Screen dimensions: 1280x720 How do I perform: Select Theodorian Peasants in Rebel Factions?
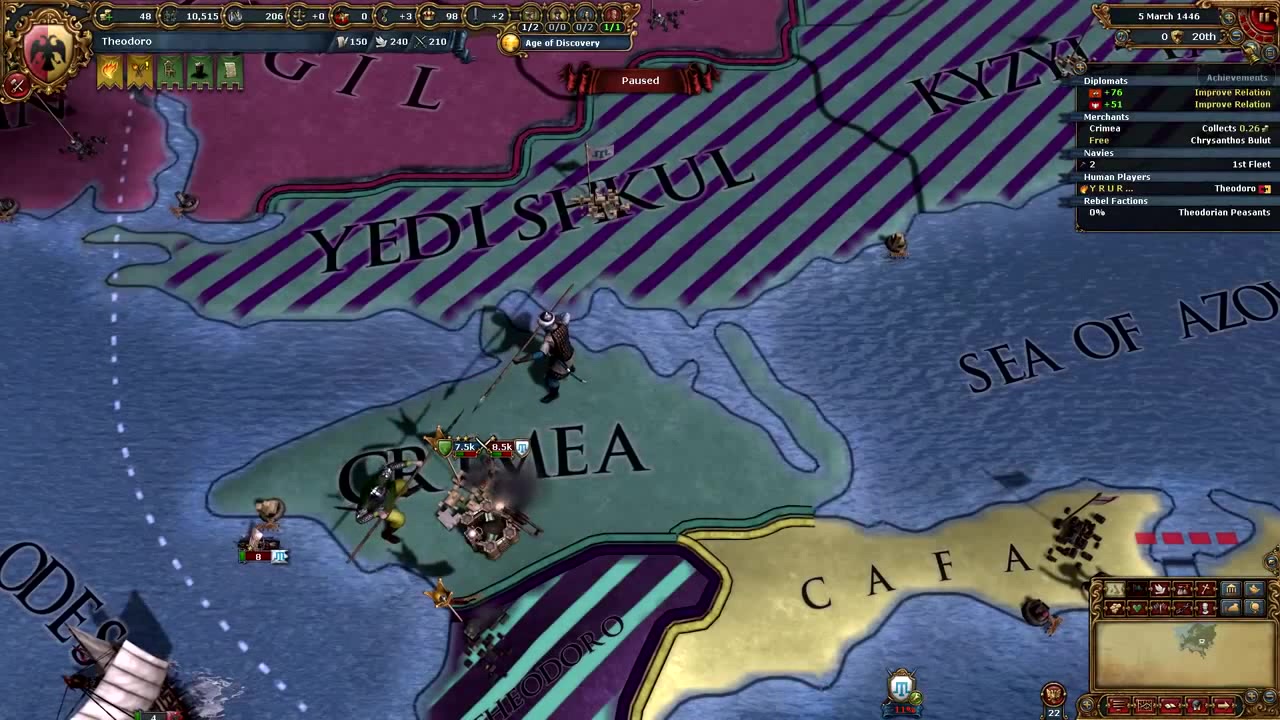1224,212
